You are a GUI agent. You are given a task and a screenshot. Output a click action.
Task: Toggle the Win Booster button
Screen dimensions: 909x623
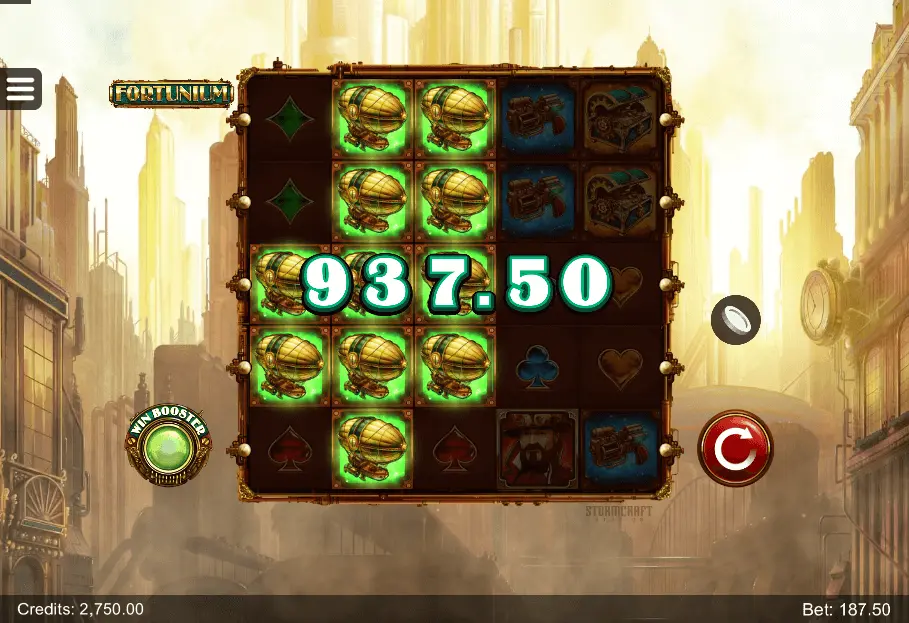click(x=168, y=446)
